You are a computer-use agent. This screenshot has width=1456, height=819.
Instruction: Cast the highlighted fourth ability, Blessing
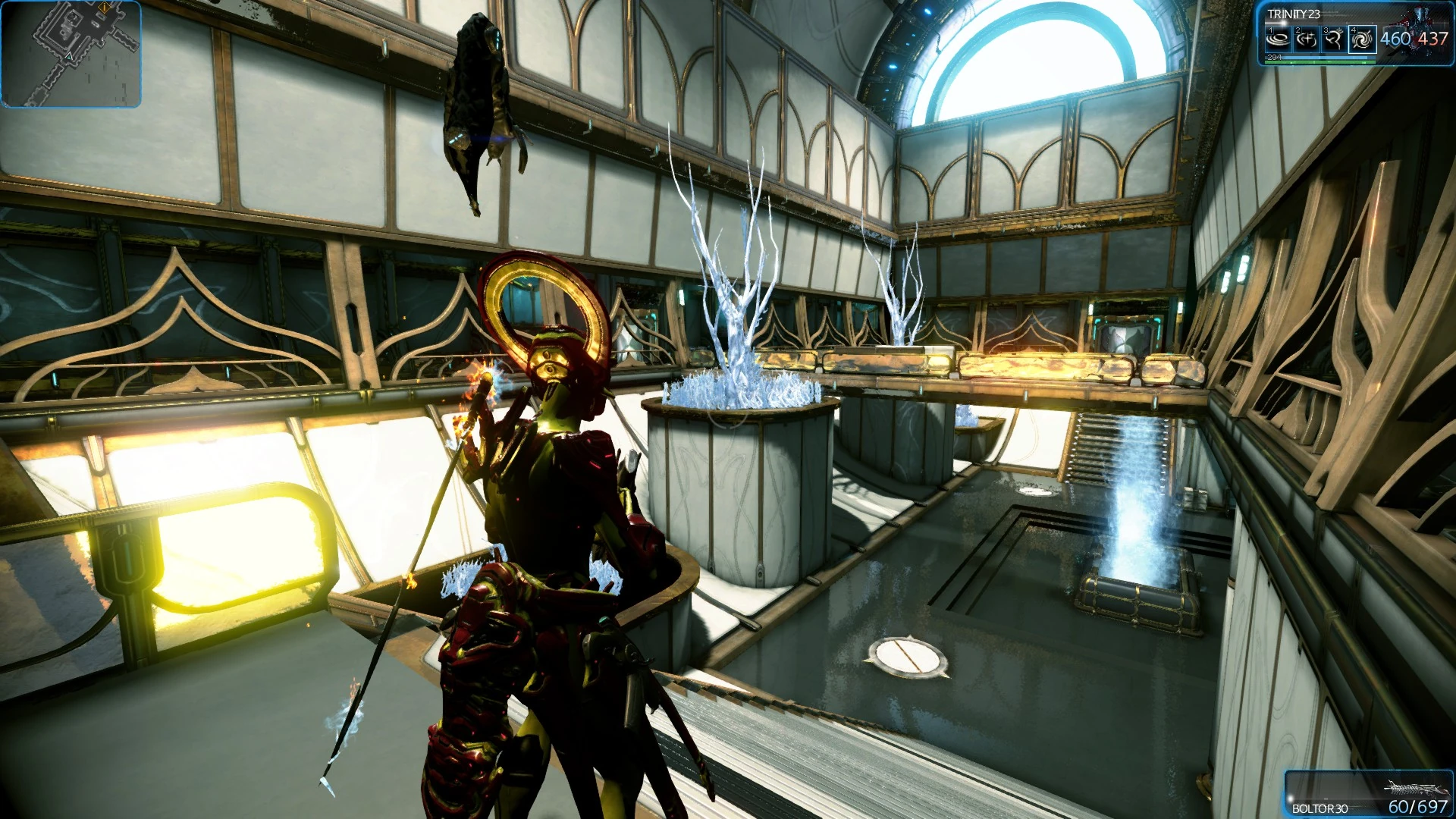(1362, 39)
